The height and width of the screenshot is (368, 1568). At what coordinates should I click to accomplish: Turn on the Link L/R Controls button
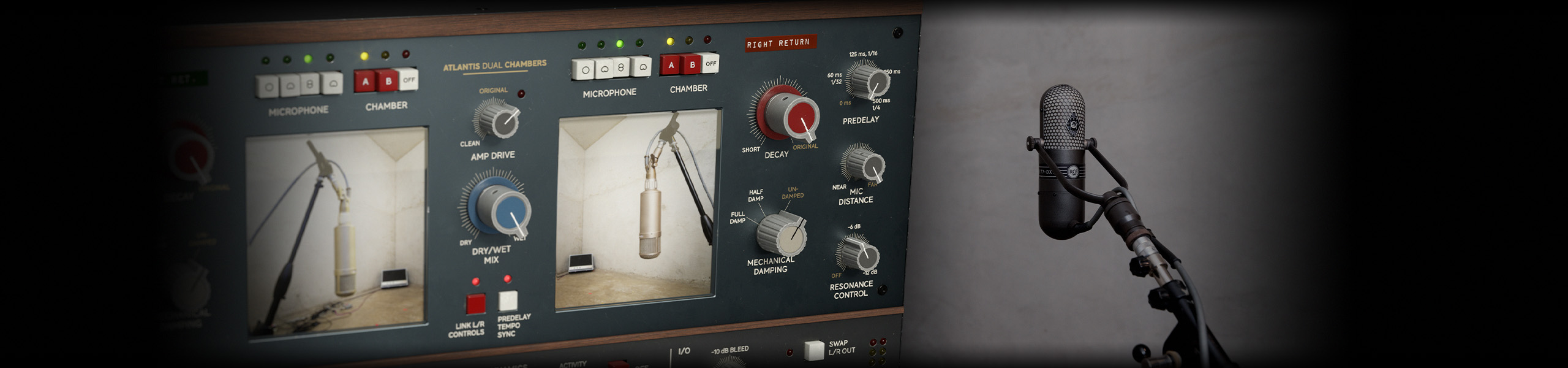point(475,304)
